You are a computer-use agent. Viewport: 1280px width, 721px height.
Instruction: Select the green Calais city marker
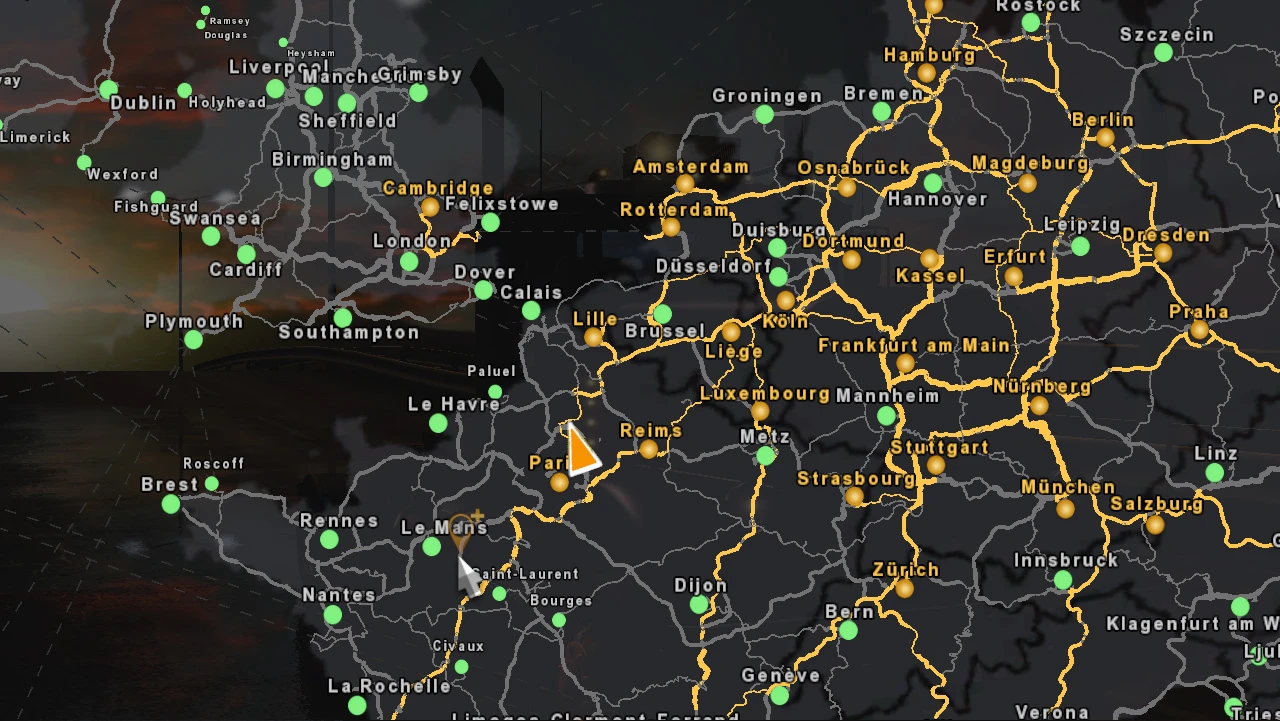click(x=529, y=309)
